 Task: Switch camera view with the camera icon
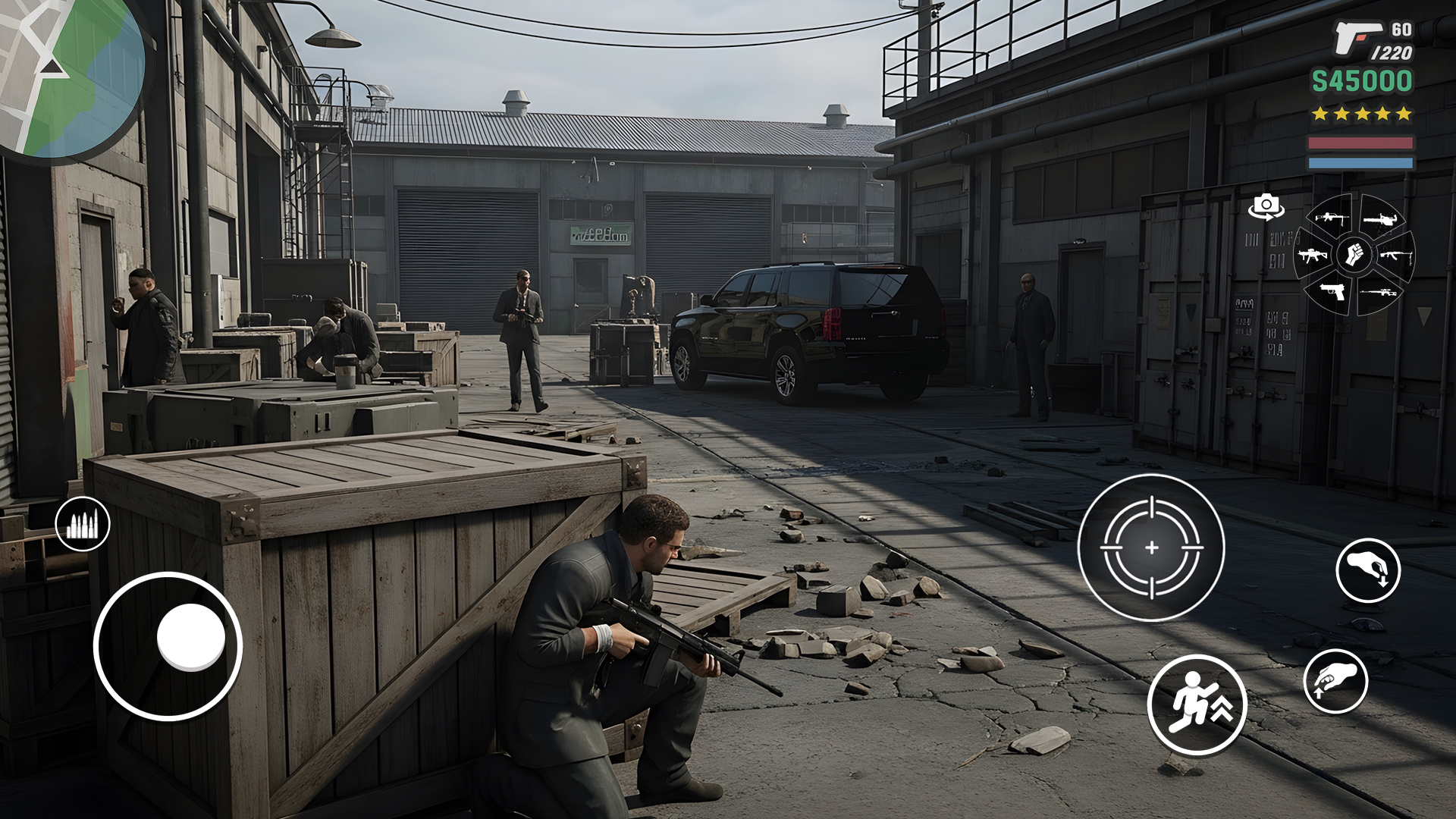[1266, 206]
